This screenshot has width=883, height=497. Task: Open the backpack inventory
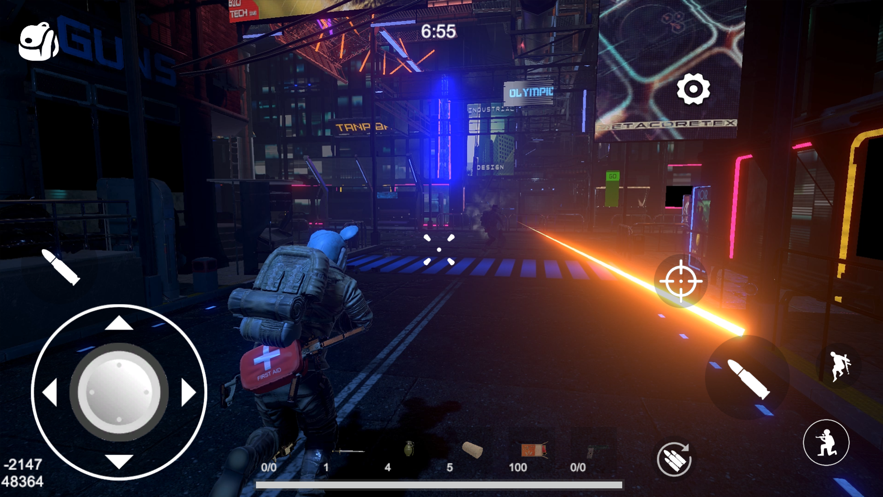pos(38,41)
